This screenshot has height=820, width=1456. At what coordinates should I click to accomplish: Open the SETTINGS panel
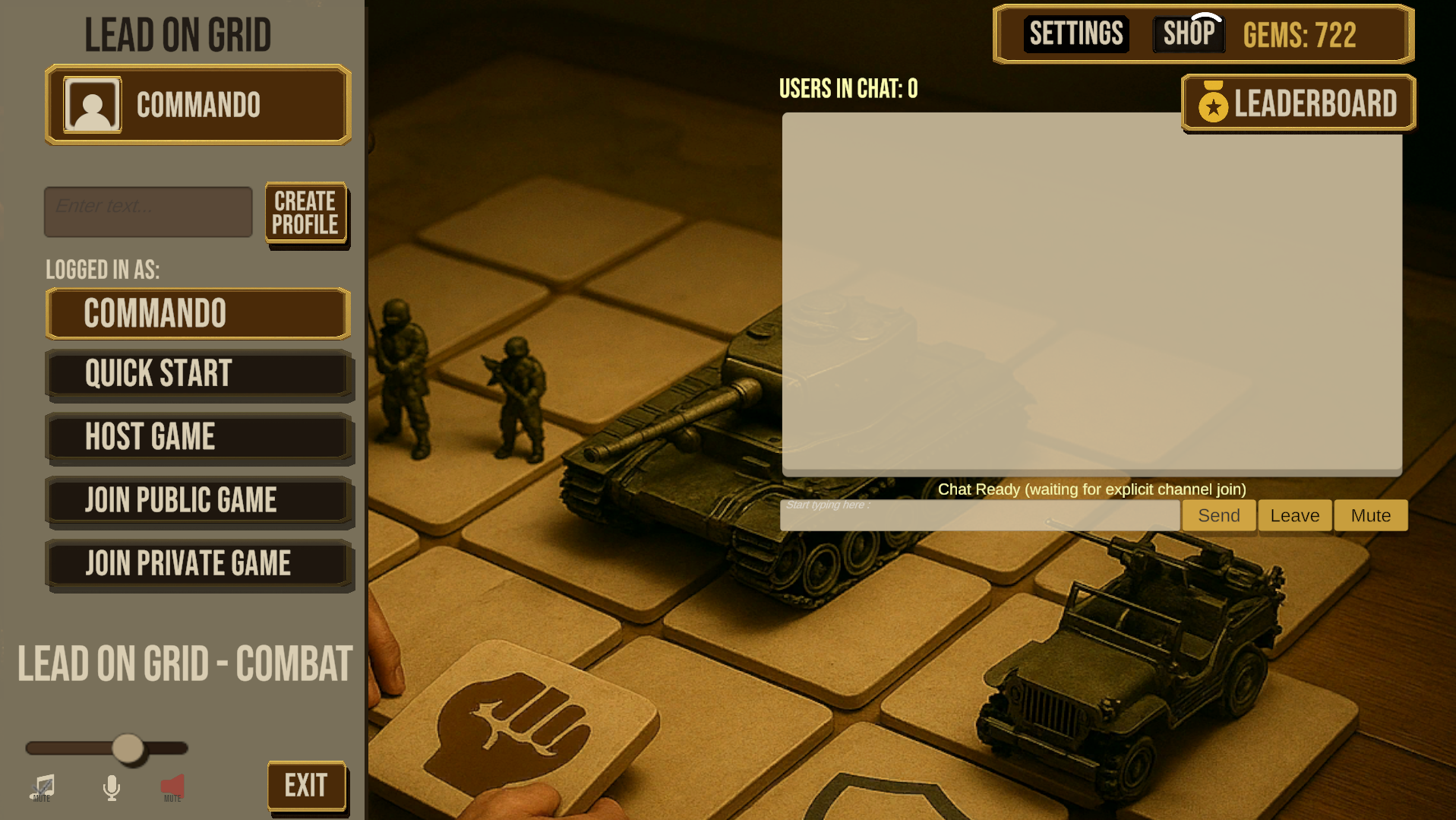(1076, 33)
